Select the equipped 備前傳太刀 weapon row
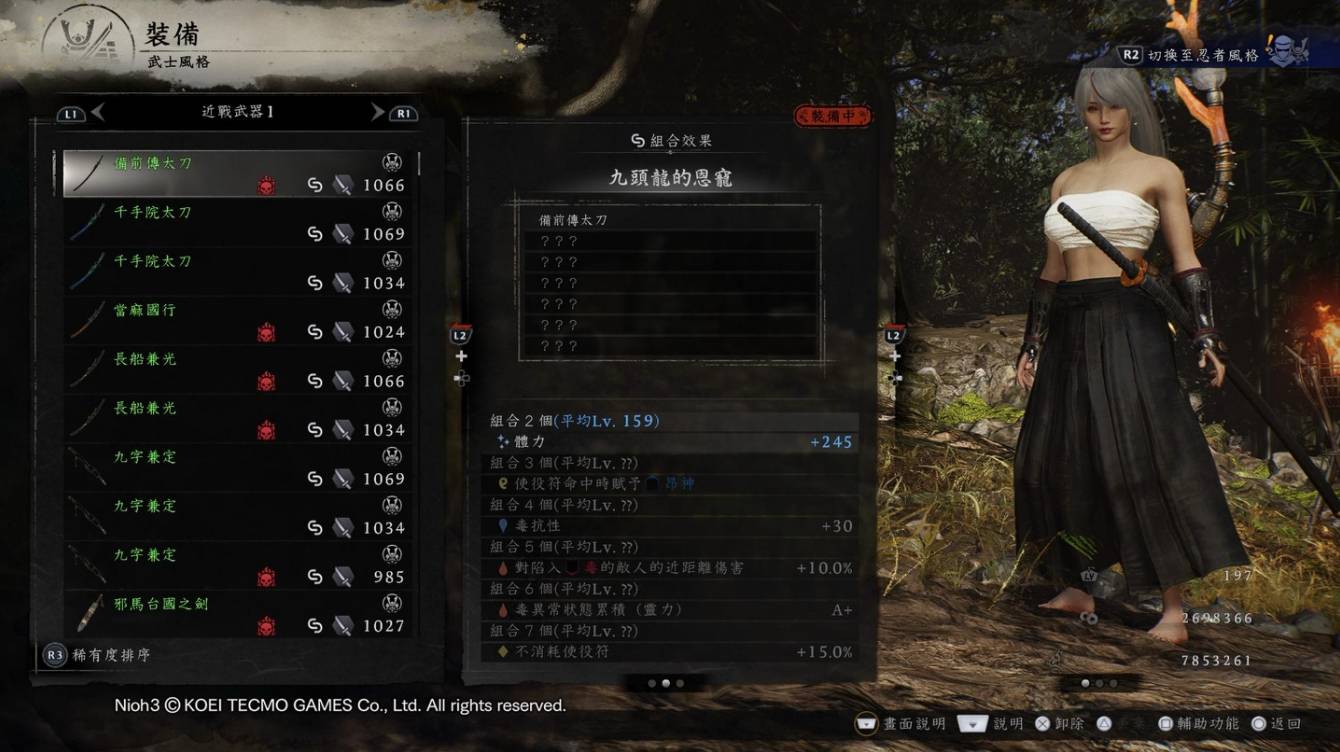Viewport: 1340px width, 752px height. [x=238, y=174]
